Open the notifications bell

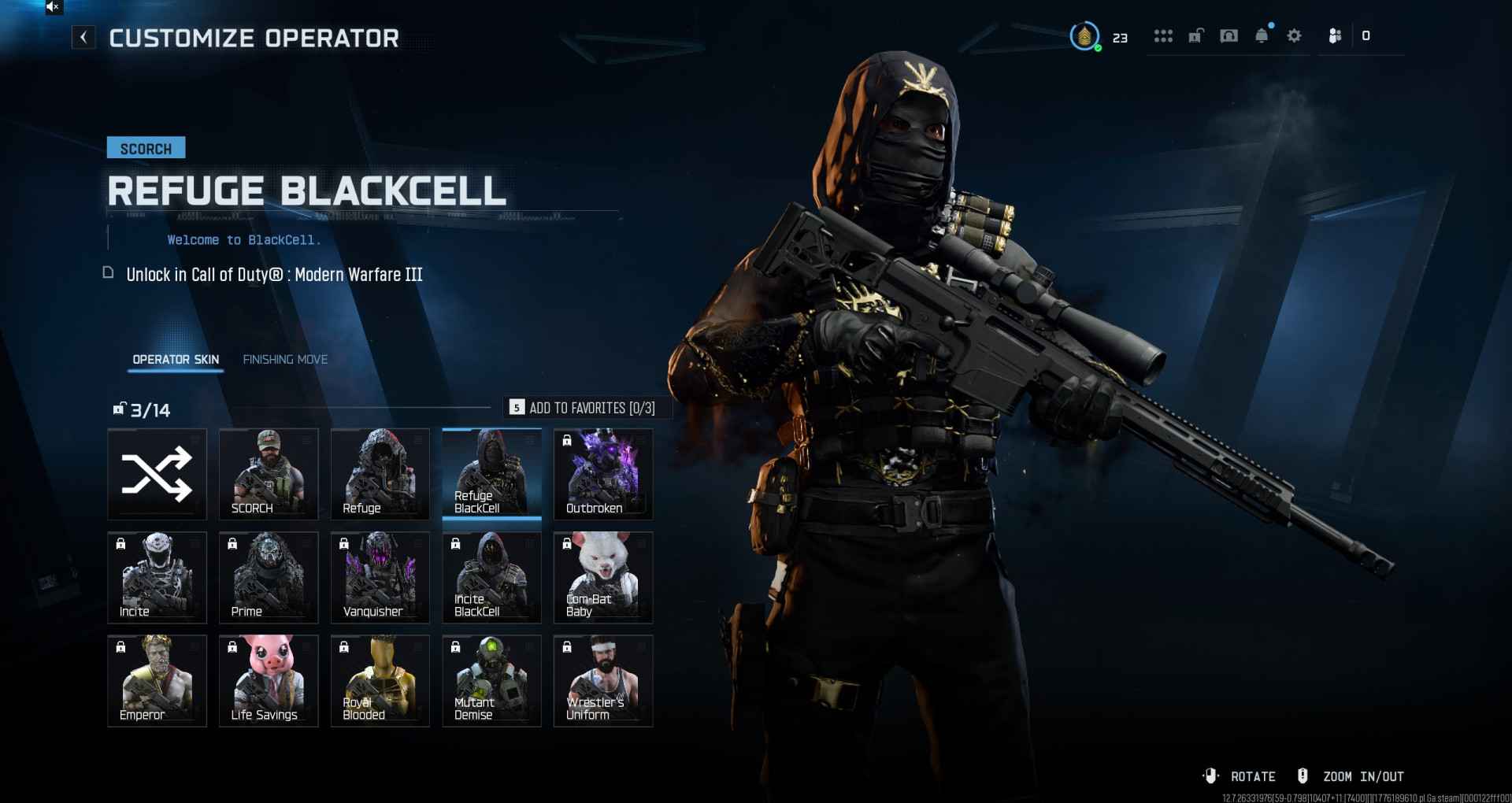coord(1262,36)
